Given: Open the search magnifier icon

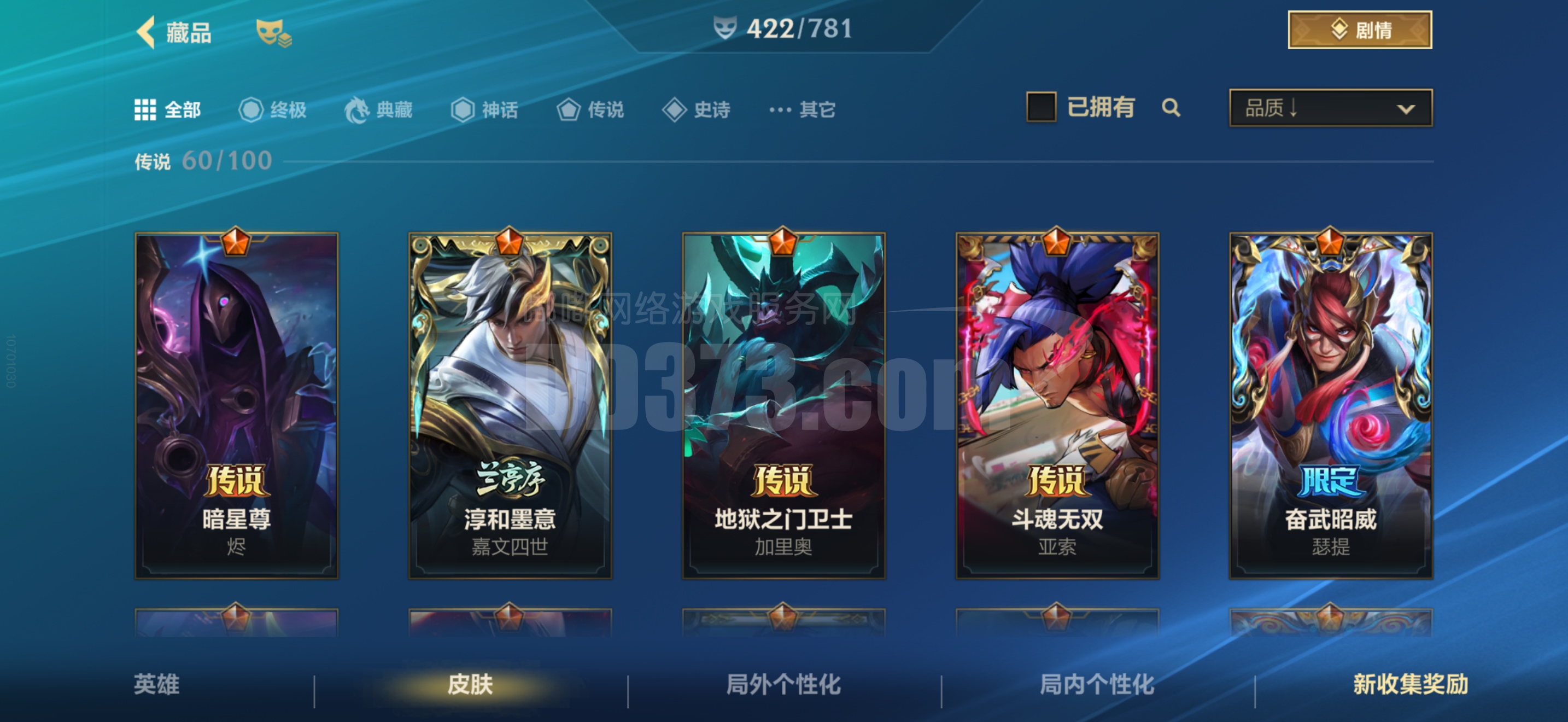Looking at the screenshot, I should [1171, 108].
